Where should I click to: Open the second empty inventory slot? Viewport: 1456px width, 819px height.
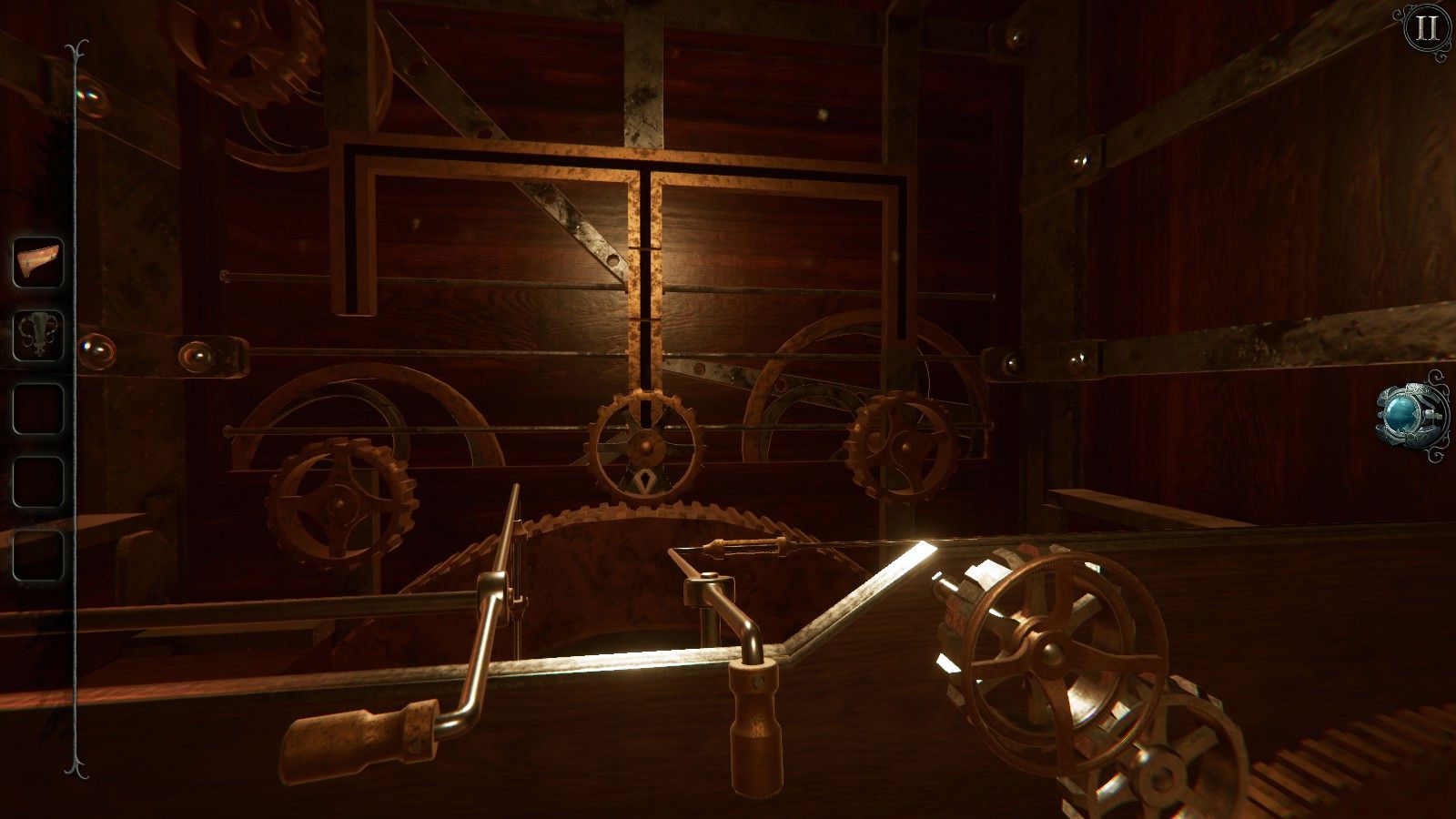38,478
